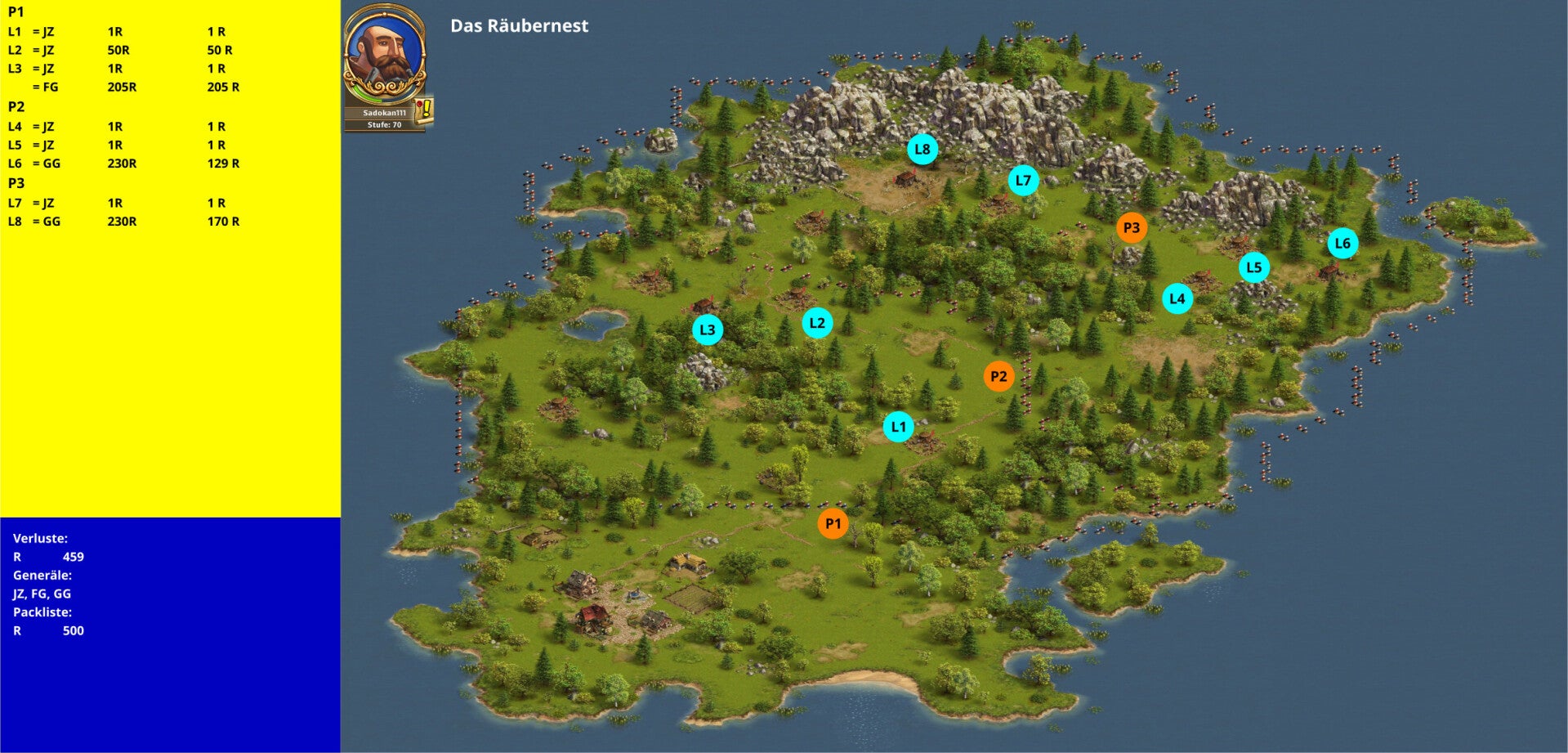Select the L2 camp marker
Viewport: 1568px width, 753px height.
click(817, 323)
